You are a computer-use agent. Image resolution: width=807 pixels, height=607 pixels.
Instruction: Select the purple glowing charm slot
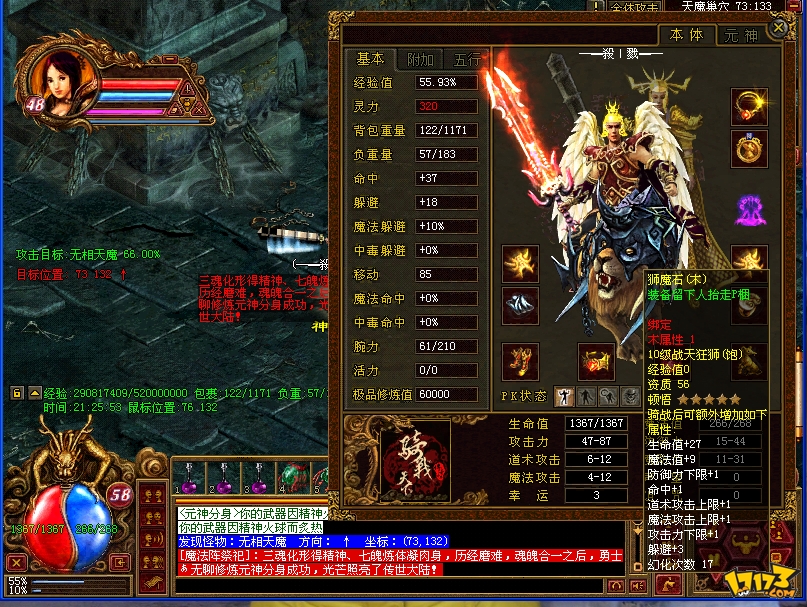click(749, 209)
